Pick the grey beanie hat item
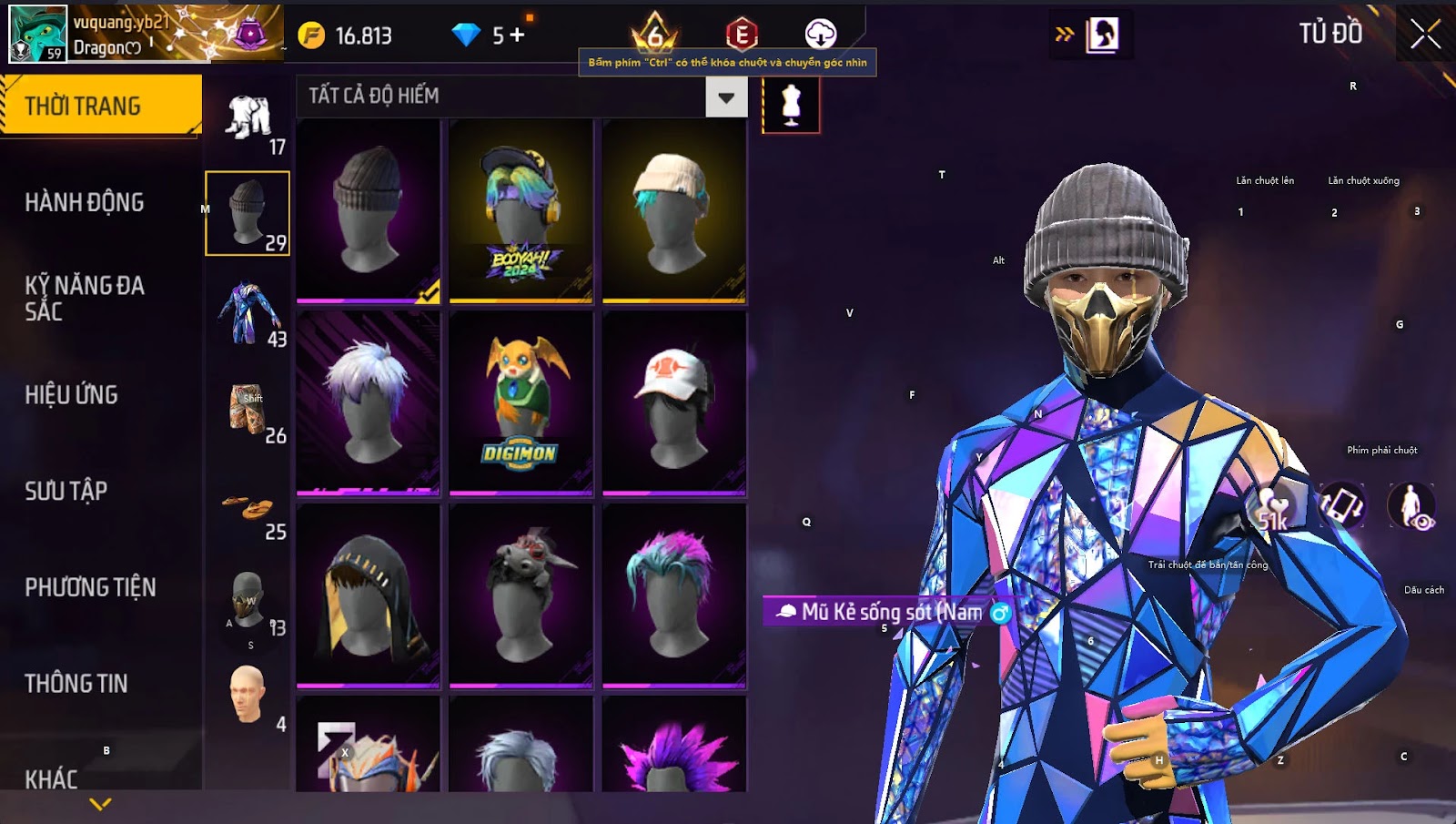This screenshot has height=824, width=1456. click(369, 211)
